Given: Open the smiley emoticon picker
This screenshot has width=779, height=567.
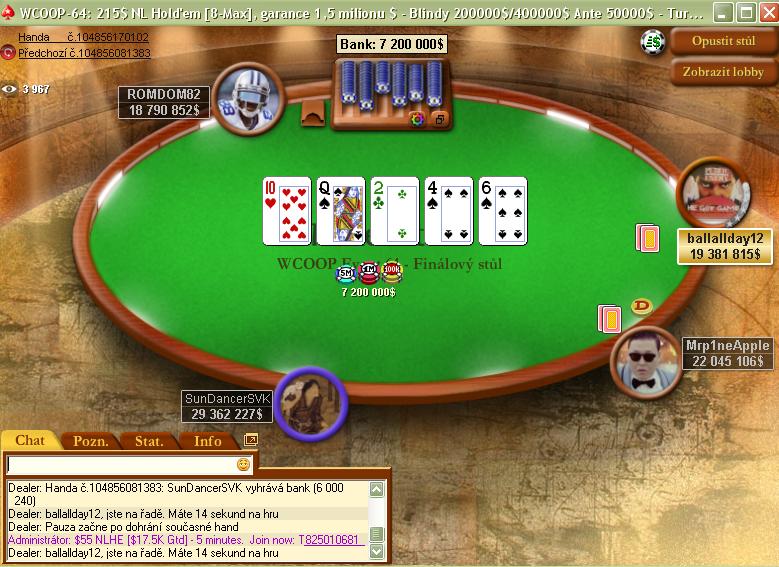Looking at the screenshot, I should [243, 465].
